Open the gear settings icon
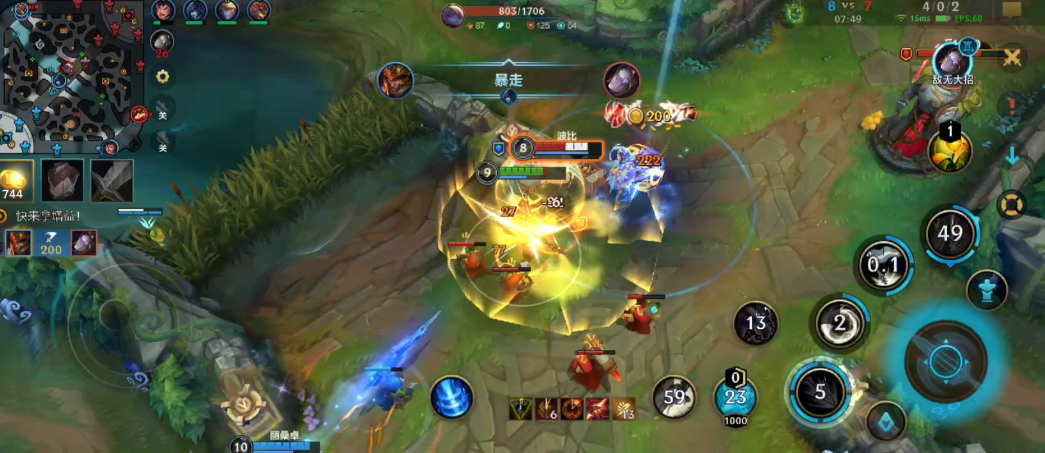 (x=162, y=76)
